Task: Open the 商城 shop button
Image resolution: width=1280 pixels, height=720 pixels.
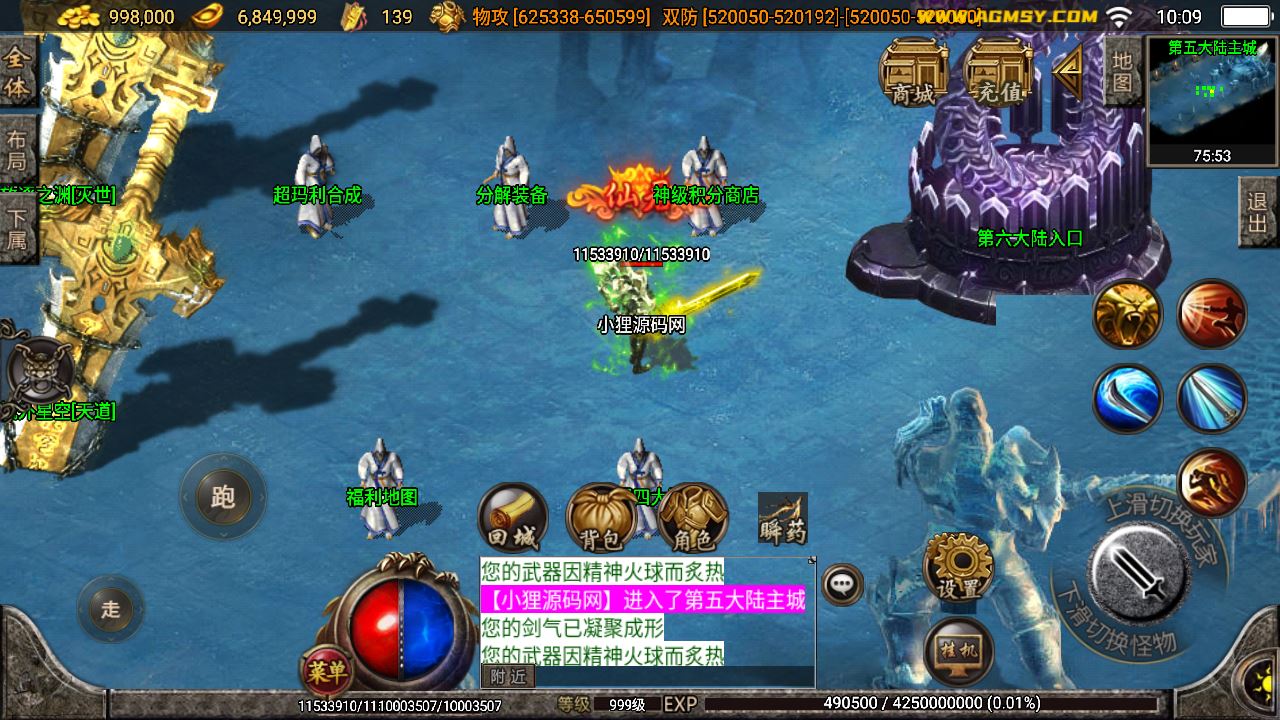Action: tap(914, 72)
